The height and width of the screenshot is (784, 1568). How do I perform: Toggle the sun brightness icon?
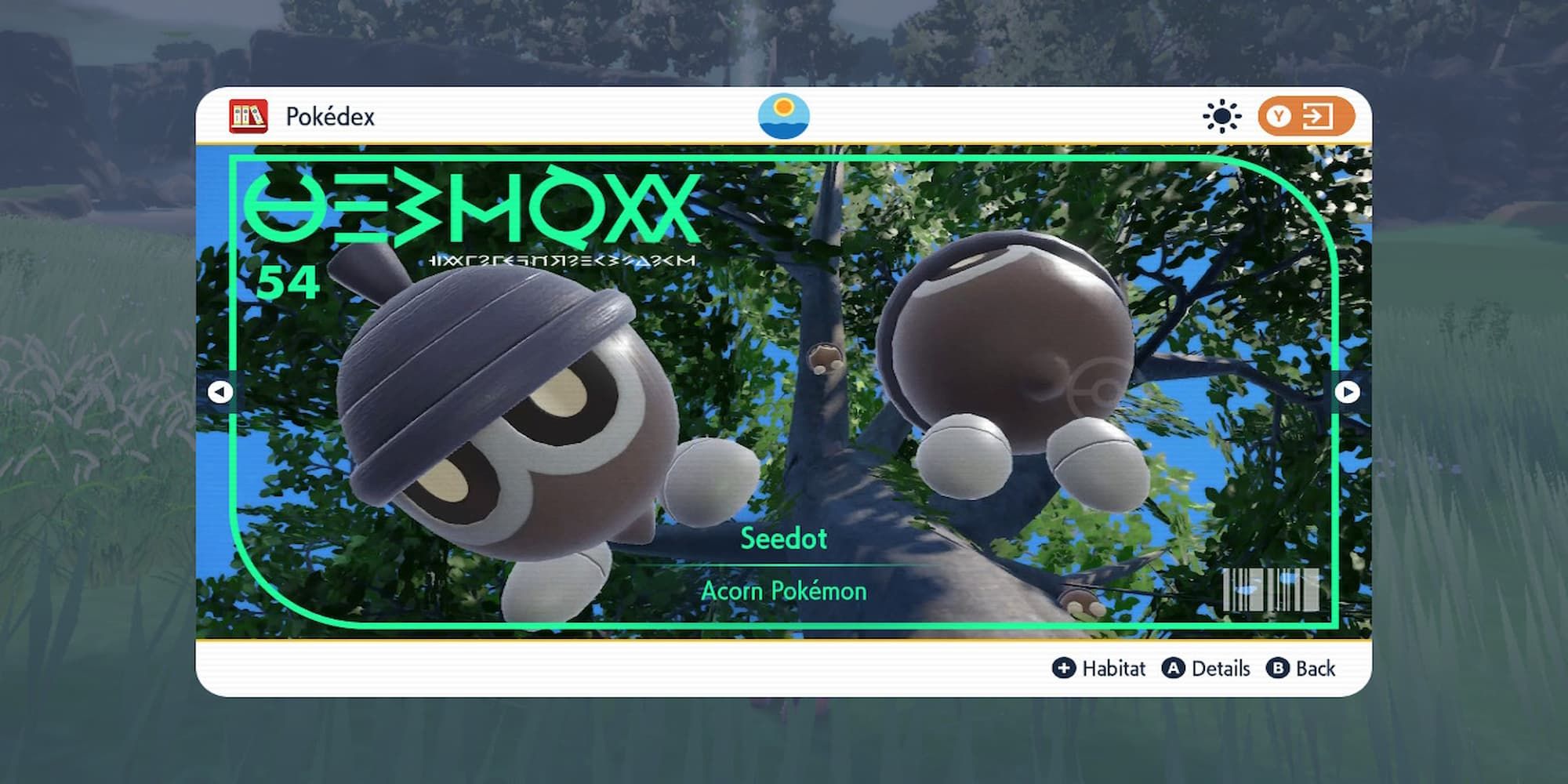coord(1221,117)
